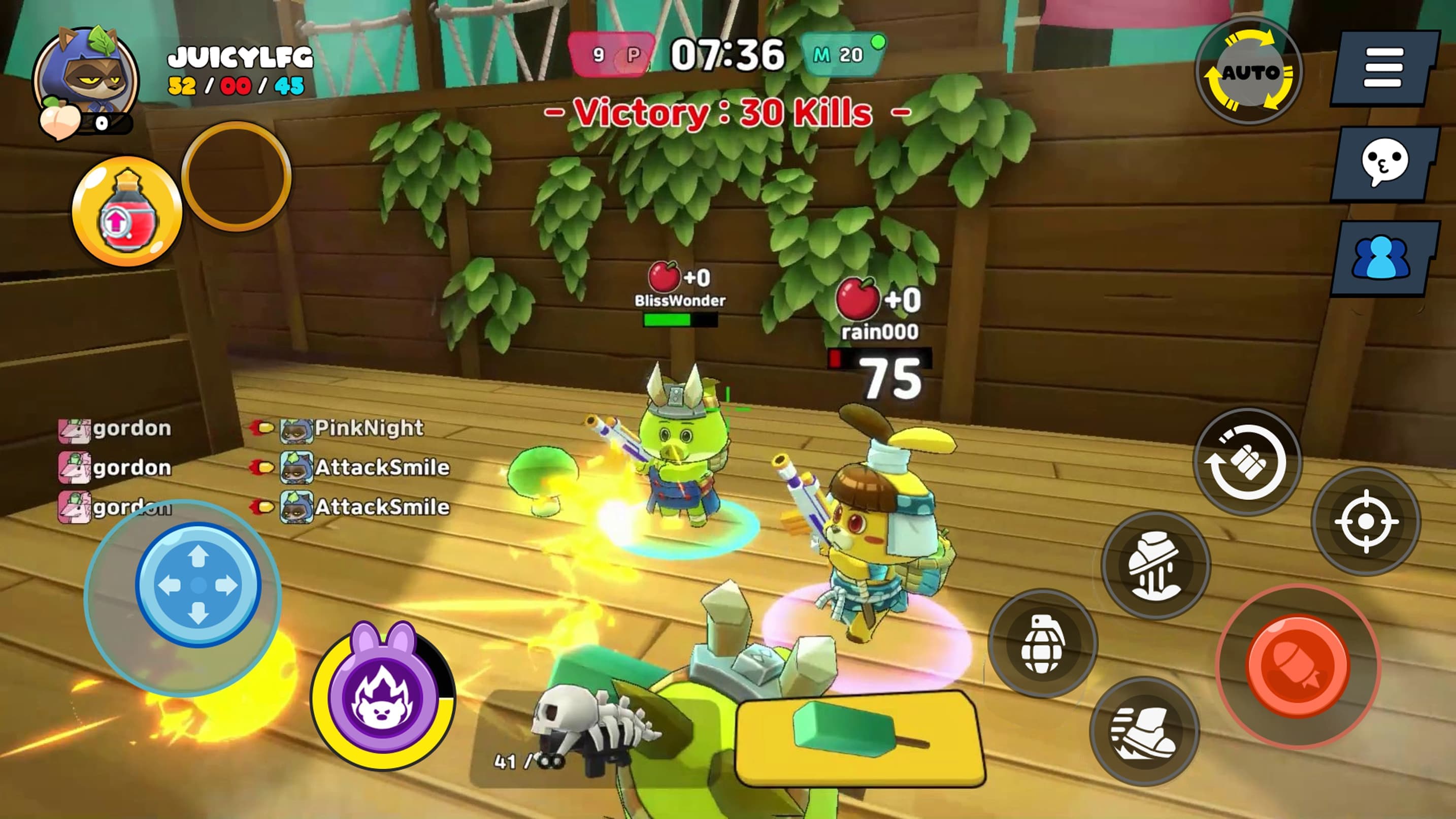
Task: Open the emote chat bubble
Action: click(x=1383, y=164)
